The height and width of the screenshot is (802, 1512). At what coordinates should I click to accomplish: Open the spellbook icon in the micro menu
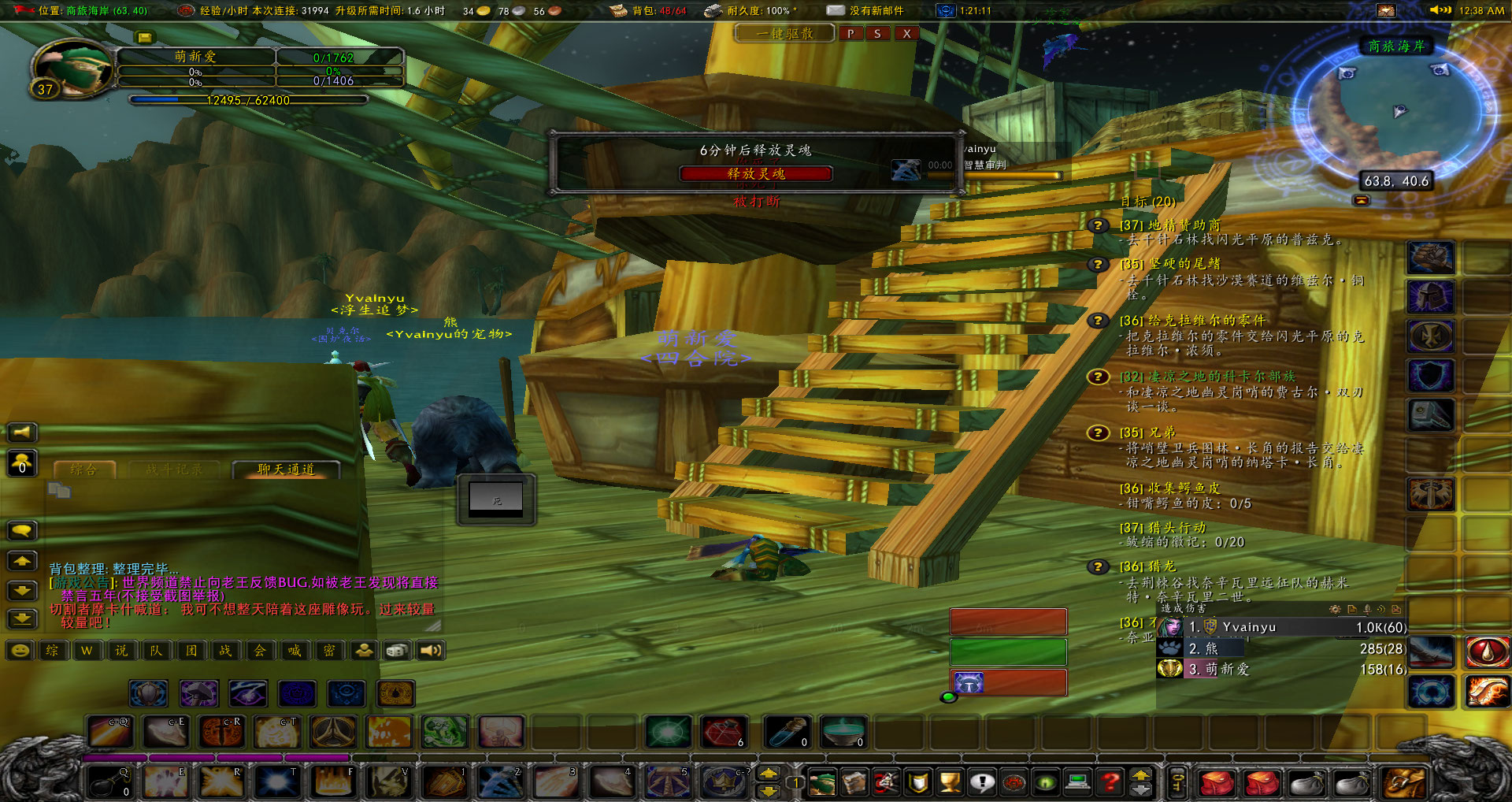coord(853,782)
